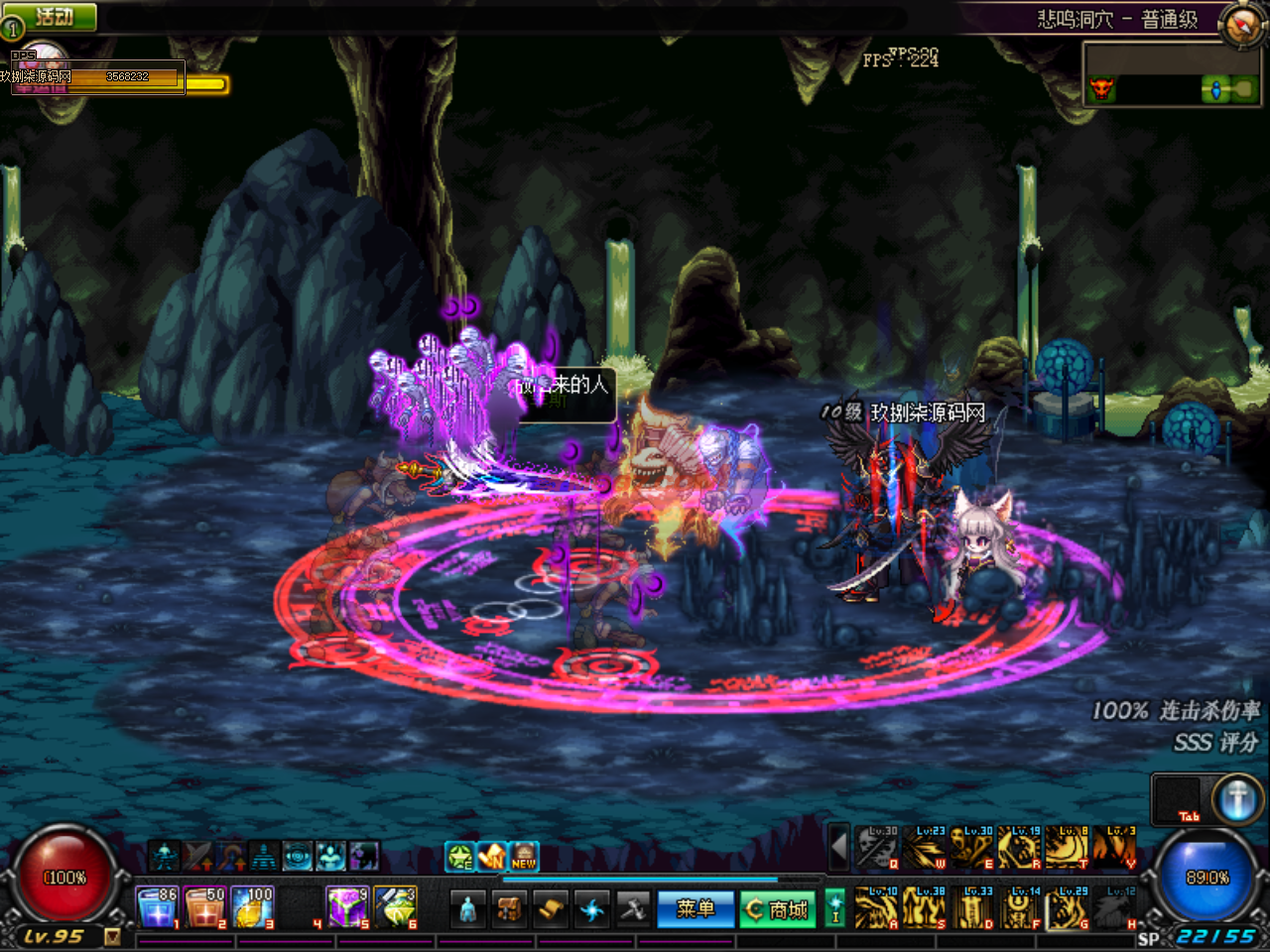1270x952 pixels.
Task: Use the green potion item in slot 6
Action: (x=395, y=907)
